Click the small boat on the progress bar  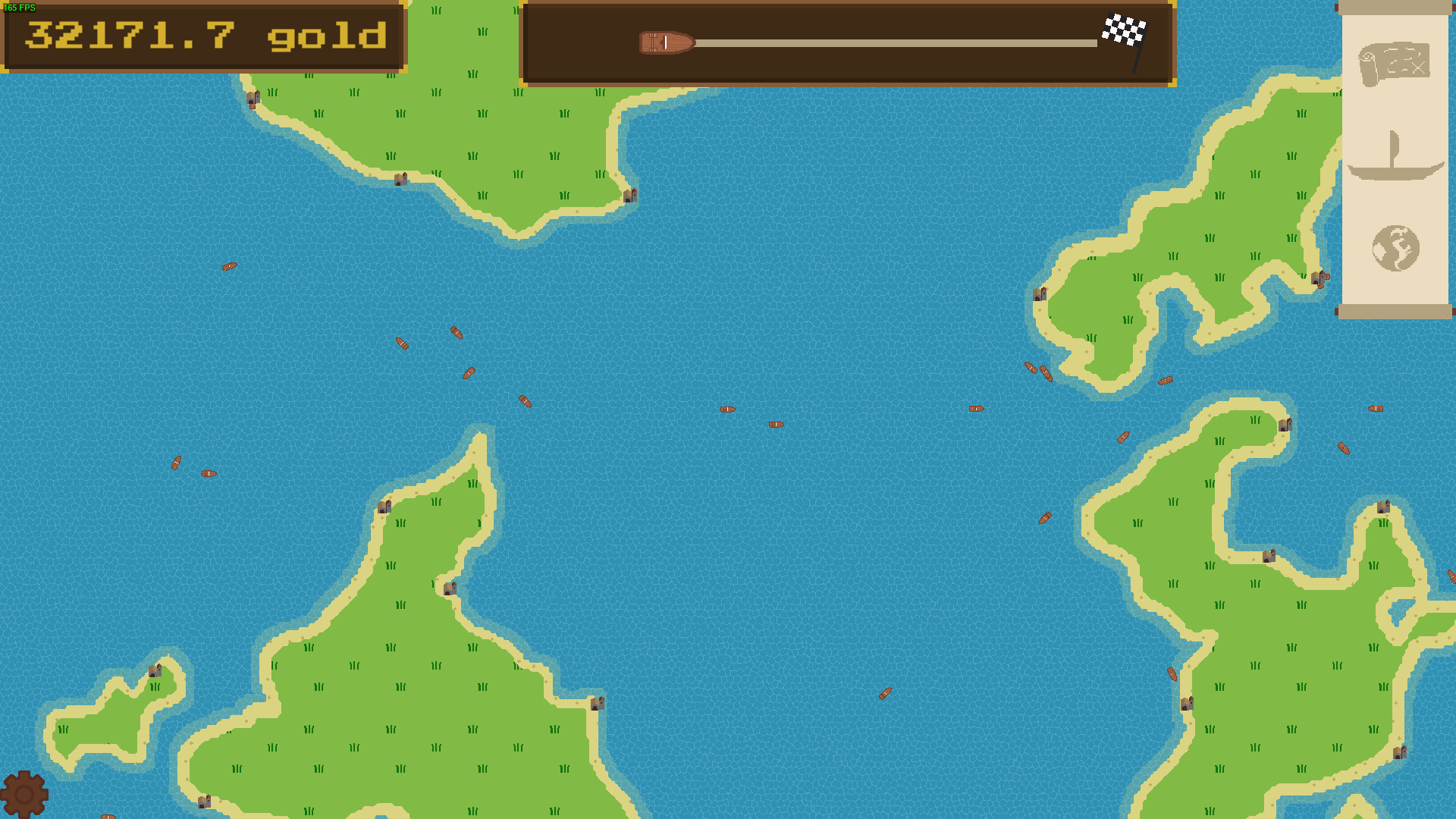click(666, 43)
